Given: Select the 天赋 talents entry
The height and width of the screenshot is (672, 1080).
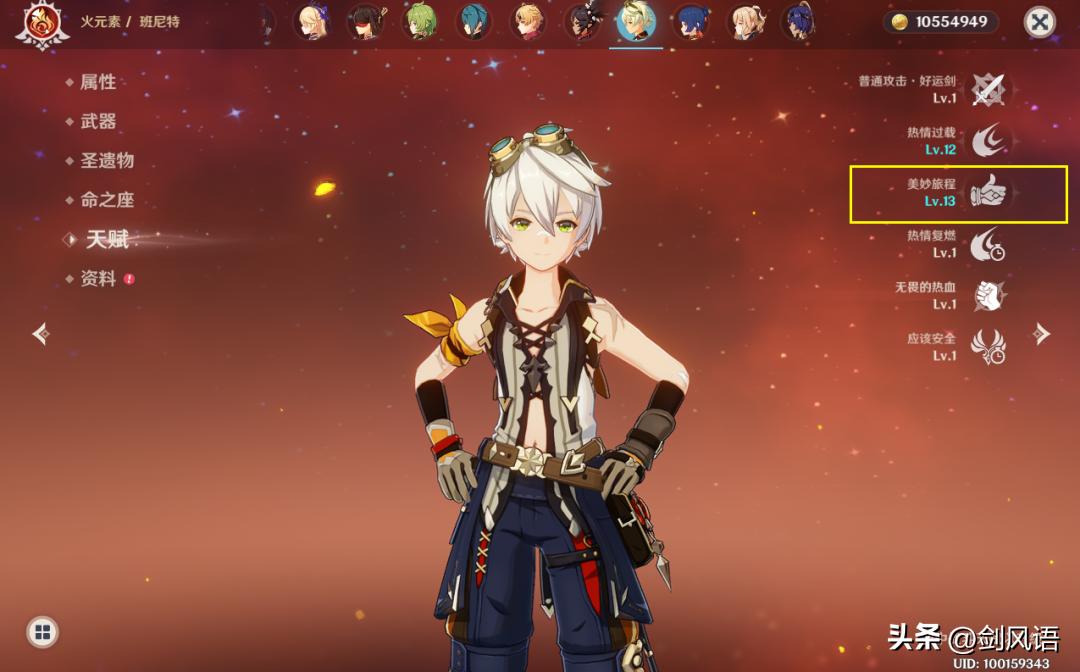Looking at the screenshot, I should [x=107, y=239].
